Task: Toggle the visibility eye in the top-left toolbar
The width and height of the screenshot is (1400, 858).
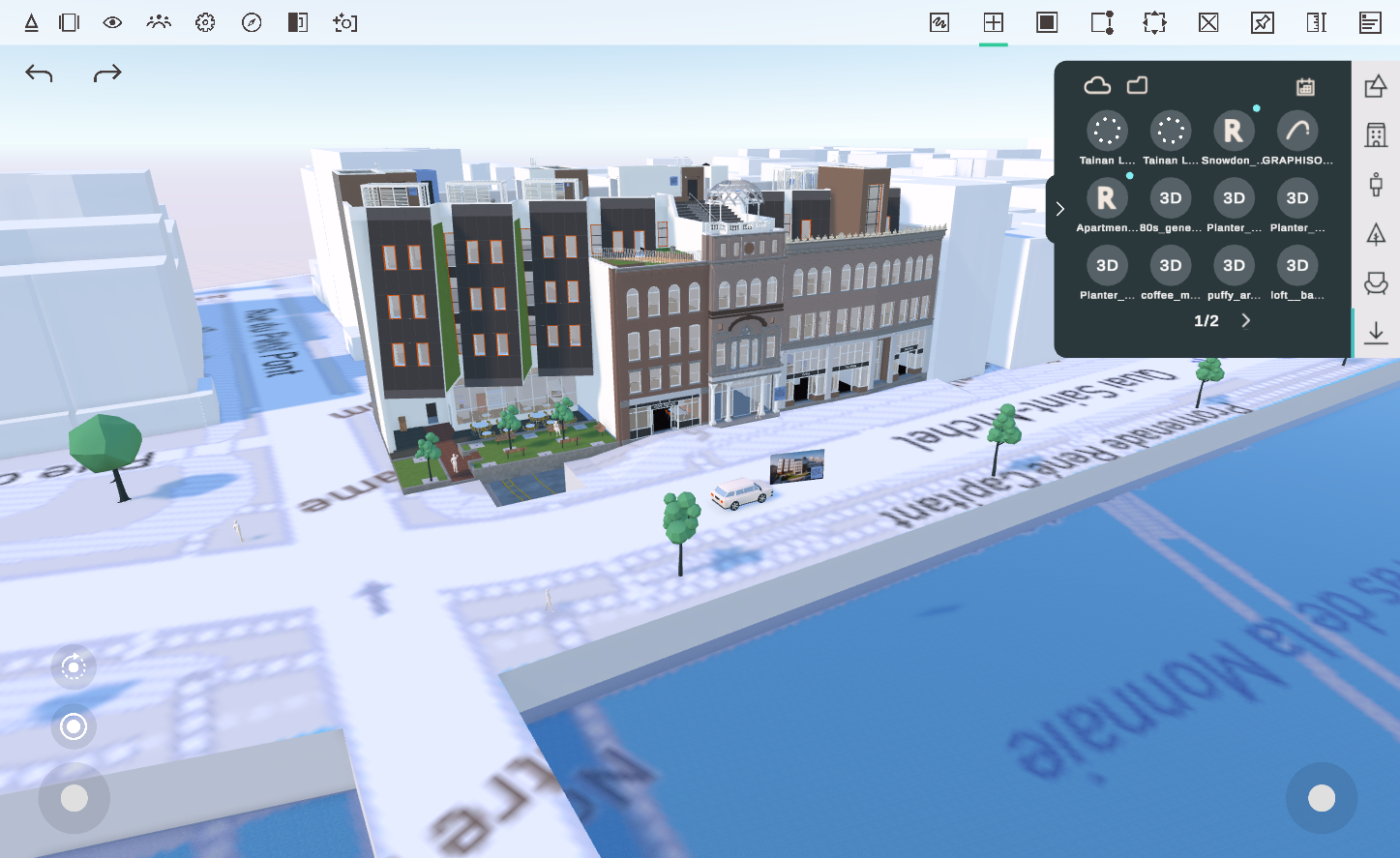Action: (111, 21)
